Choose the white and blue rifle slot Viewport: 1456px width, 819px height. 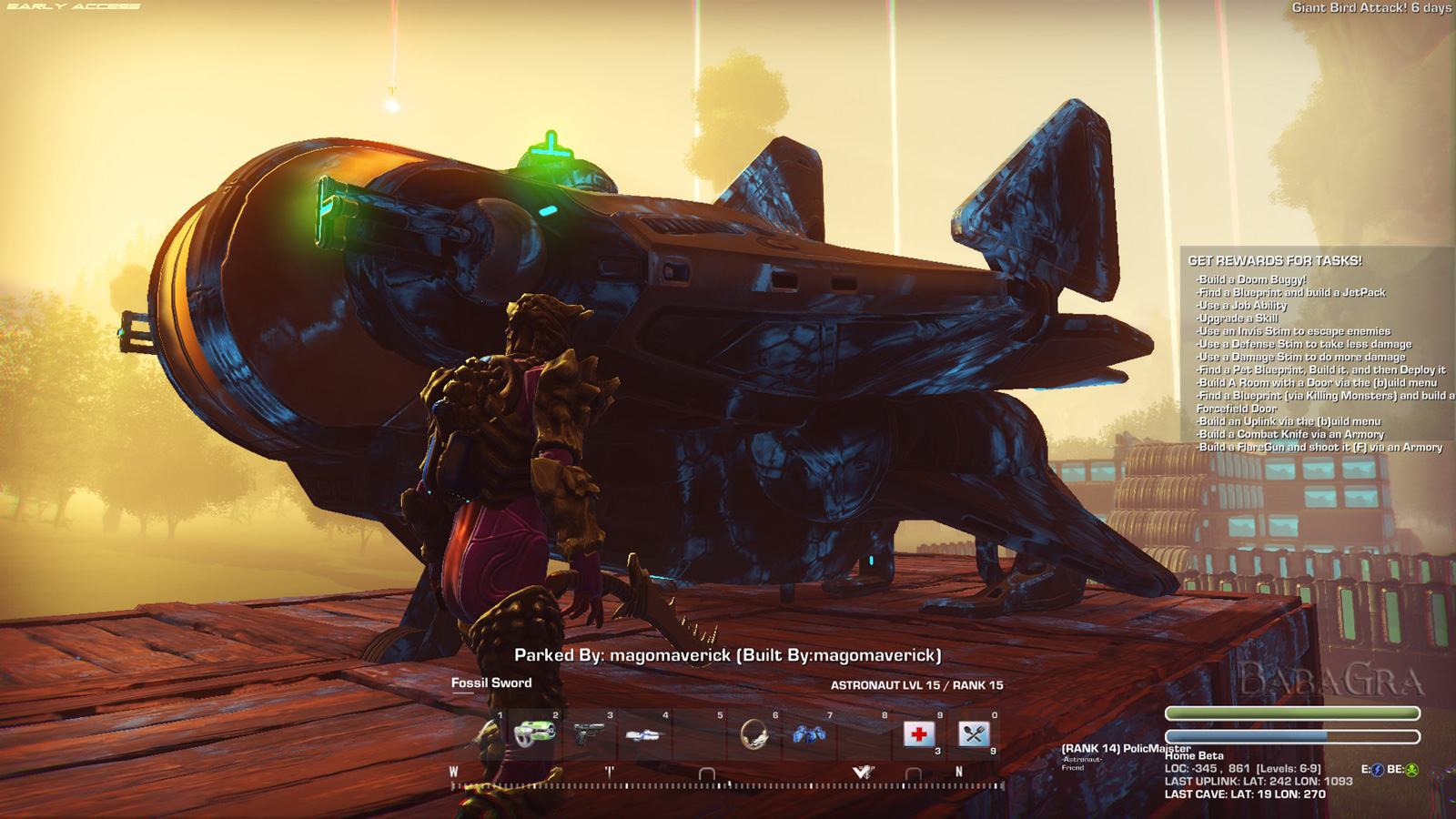pos(644,734)
